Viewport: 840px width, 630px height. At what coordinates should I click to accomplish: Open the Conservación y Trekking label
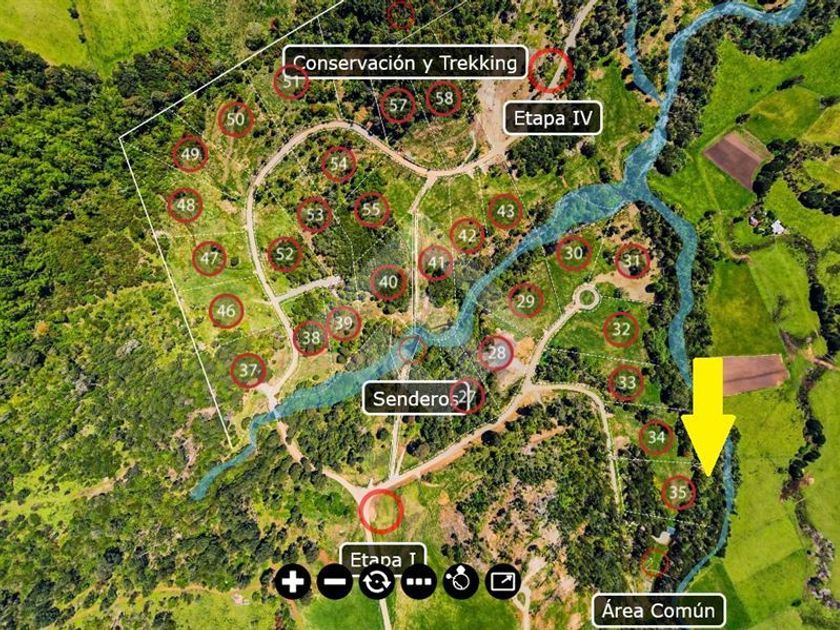[x=405, y=63]
